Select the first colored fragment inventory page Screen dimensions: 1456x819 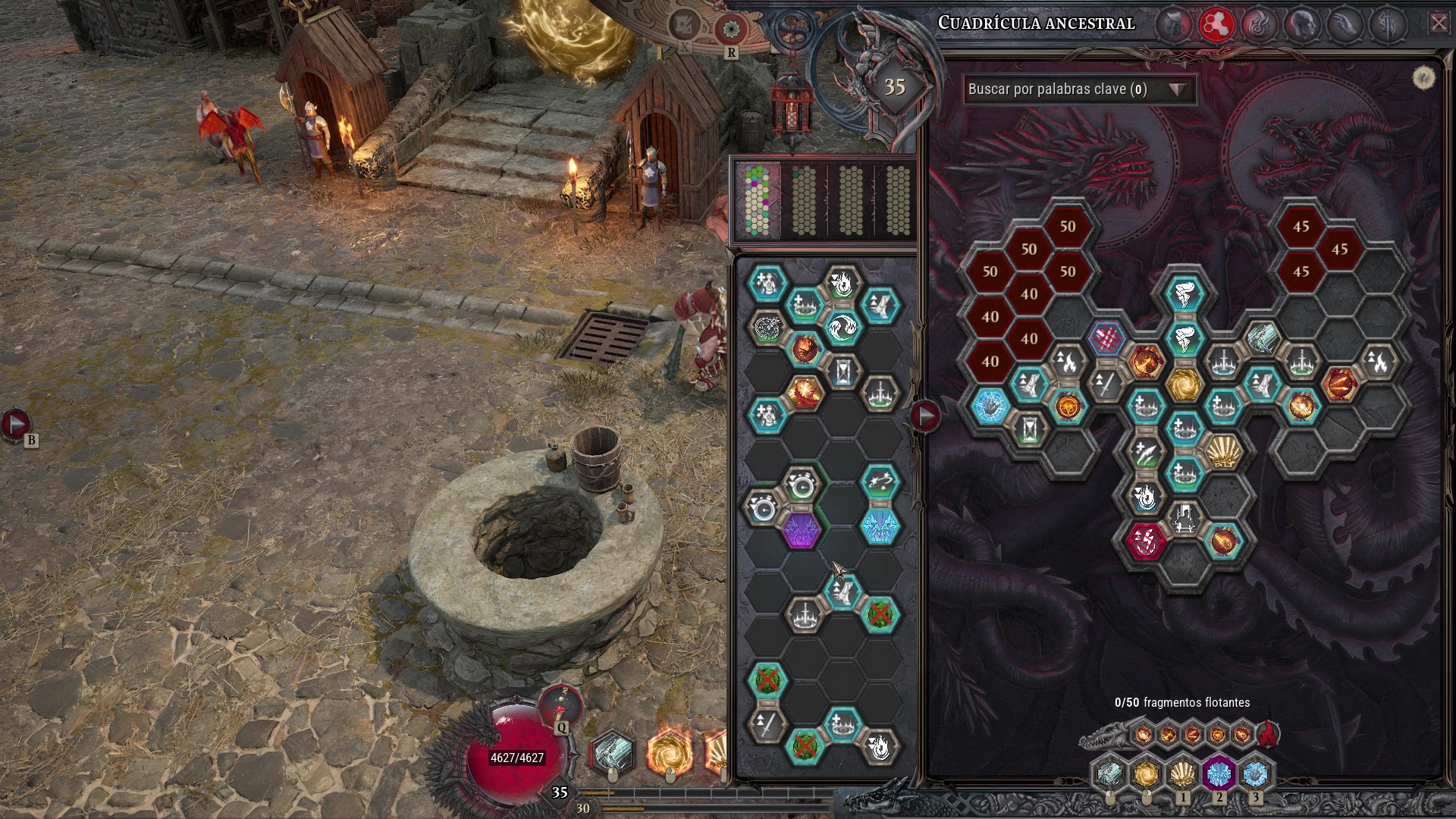point(757,201)
